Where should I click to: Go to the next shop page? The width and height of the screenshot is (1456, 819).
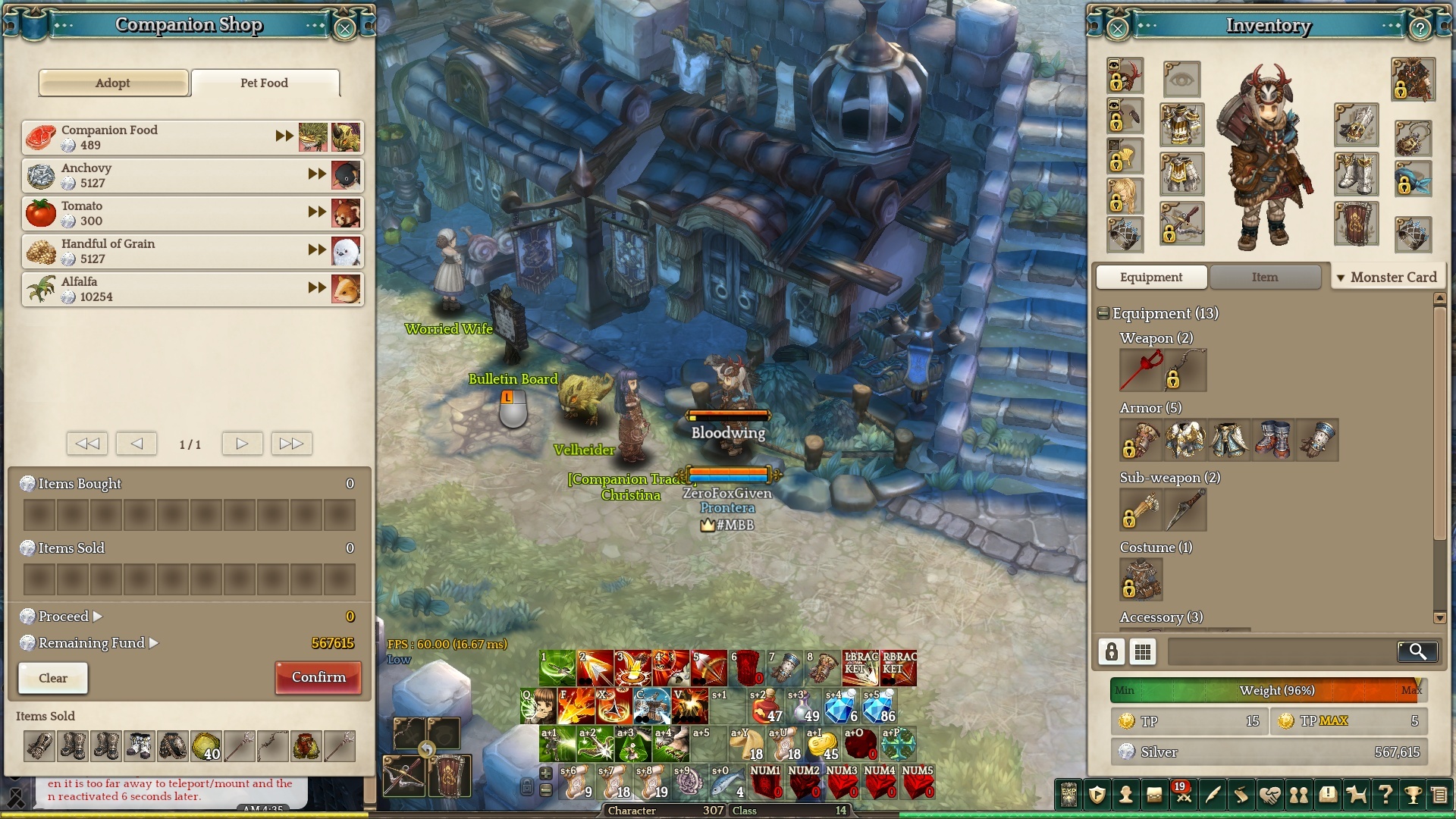pyautogui.click(x=242, y=444)
